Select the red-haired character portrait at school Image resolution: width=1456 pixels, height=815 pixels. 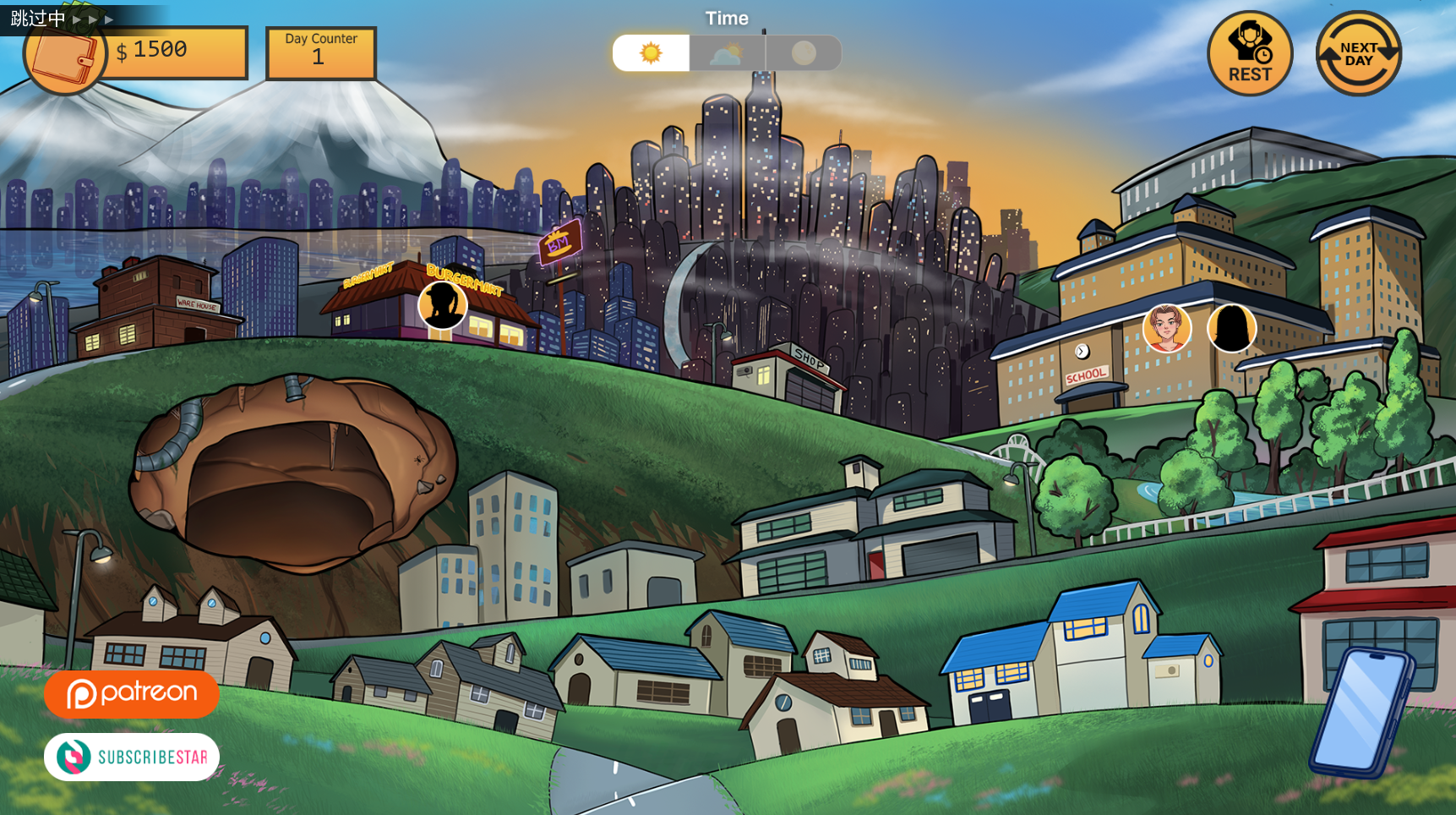(1166, 328)
